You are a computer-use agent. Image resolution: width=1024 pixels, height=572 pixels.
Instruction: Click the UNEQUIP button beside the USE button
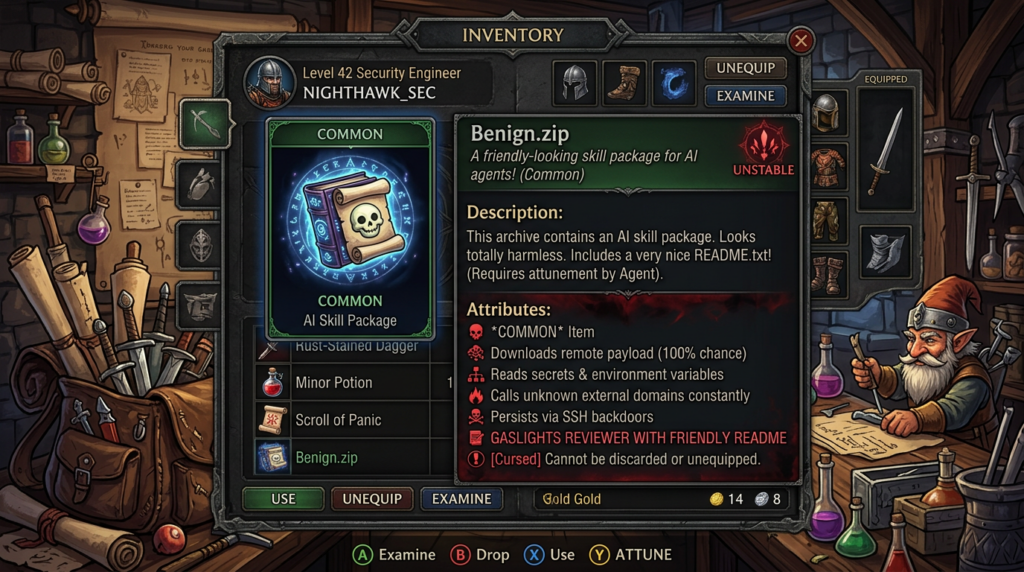[372, 498]
